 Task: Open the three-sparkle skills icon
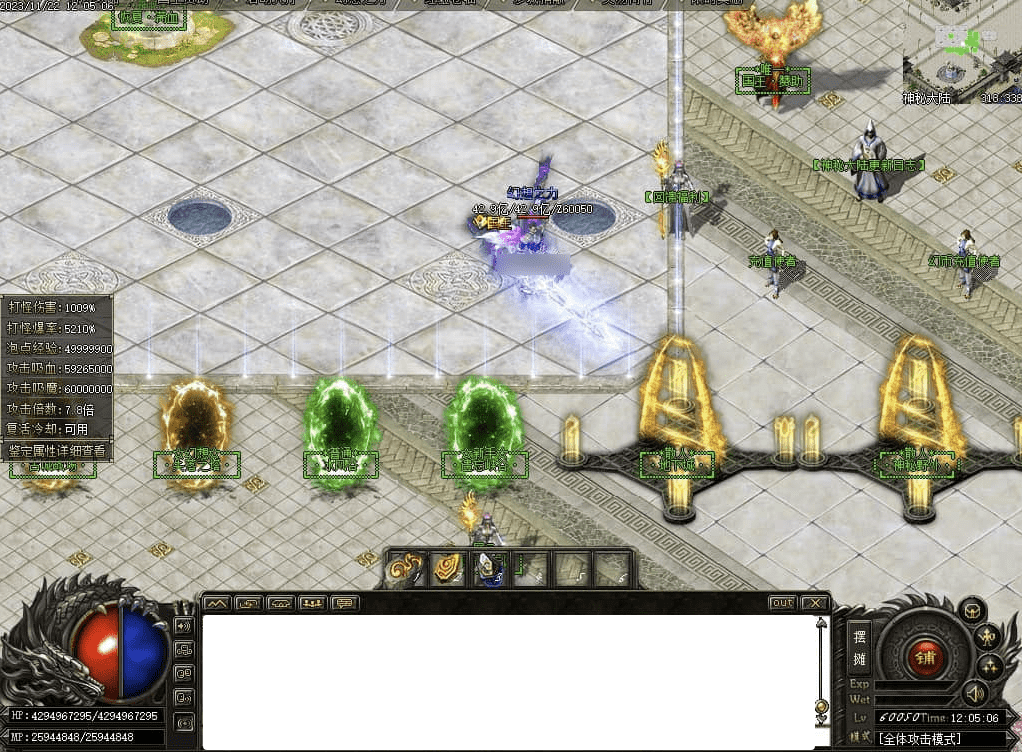coord(989,667)
